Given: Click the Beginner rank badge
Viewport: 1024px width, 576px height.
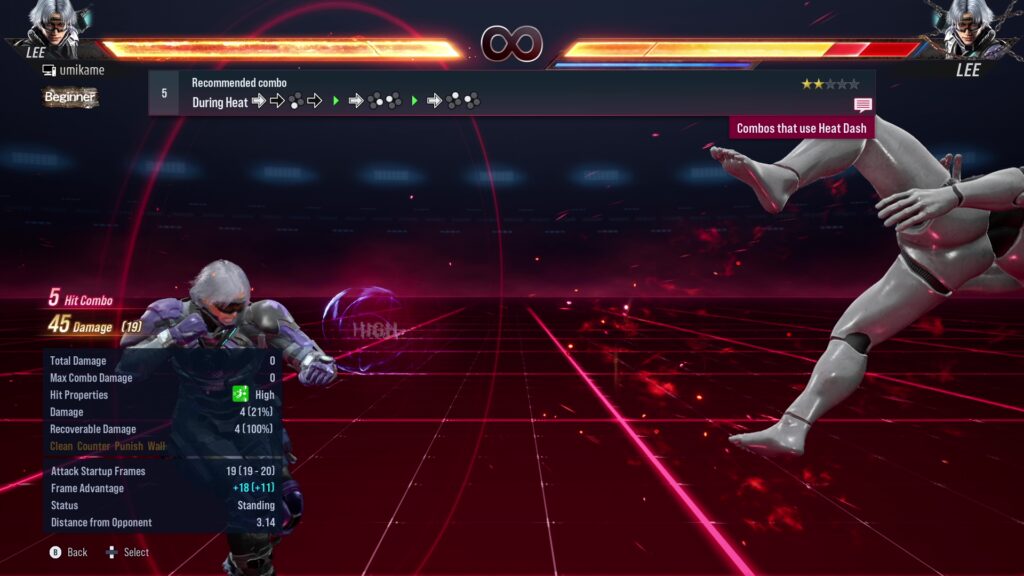Looking at the screenshot, I should (x=70, y=97).
